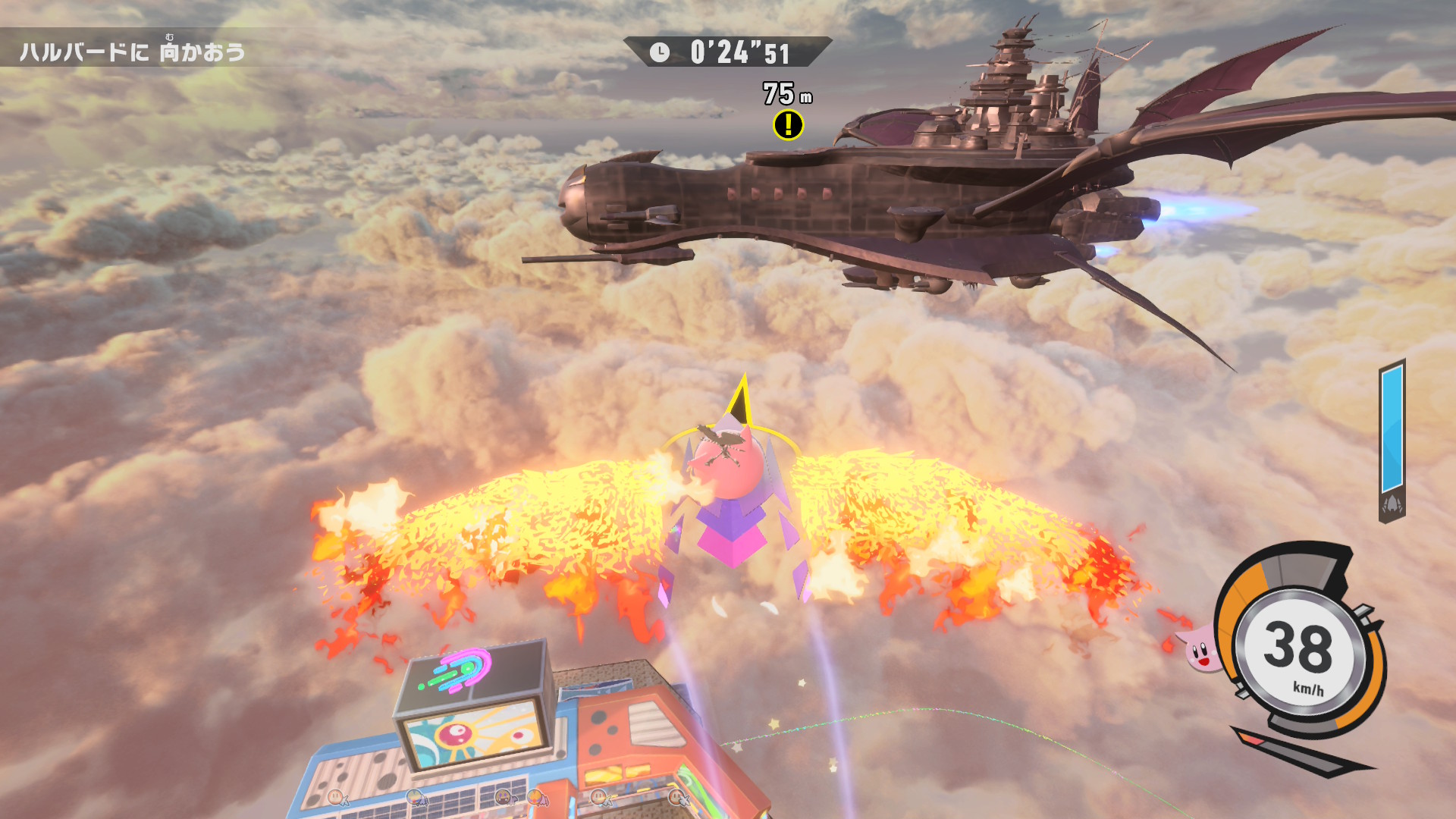Screen dimensions: 1456x819
Task: Select the Halberd objective text banner
Action: coord(133,52)
